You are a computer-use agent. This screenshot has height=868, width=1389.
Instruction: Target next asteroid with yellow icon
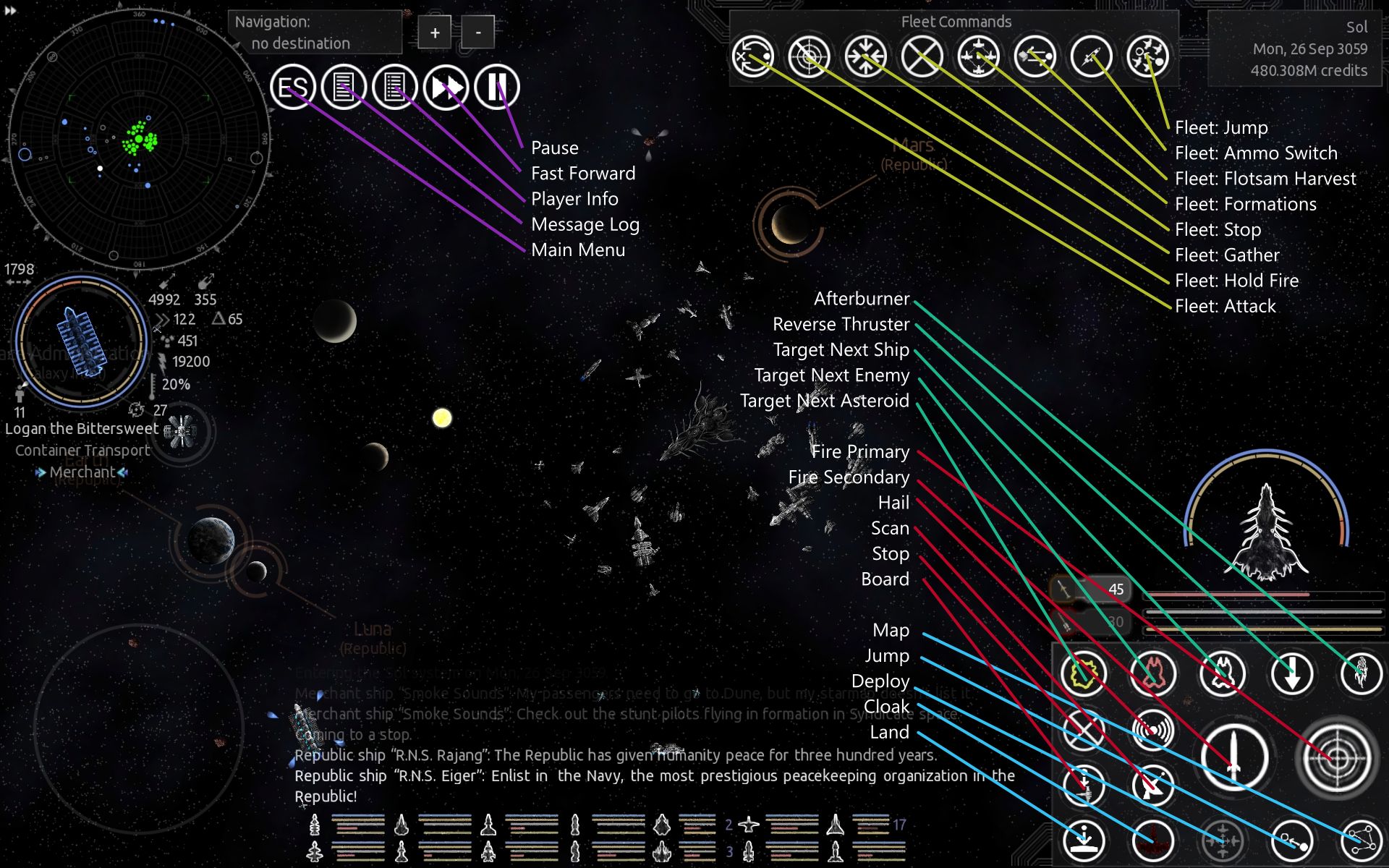(1083, 673)
